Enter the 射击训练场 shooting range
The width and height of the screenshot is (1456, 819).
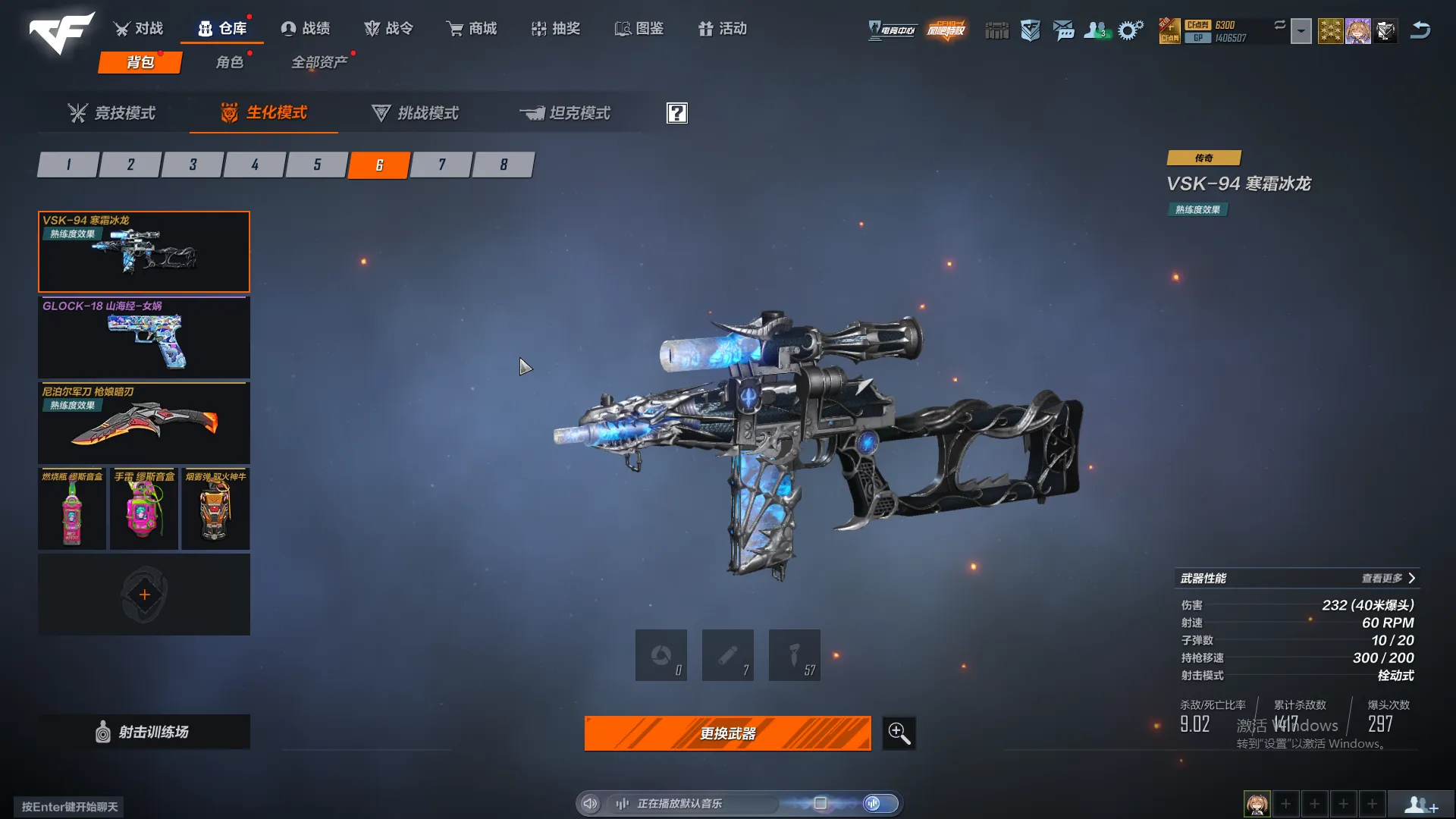[144, 732]
